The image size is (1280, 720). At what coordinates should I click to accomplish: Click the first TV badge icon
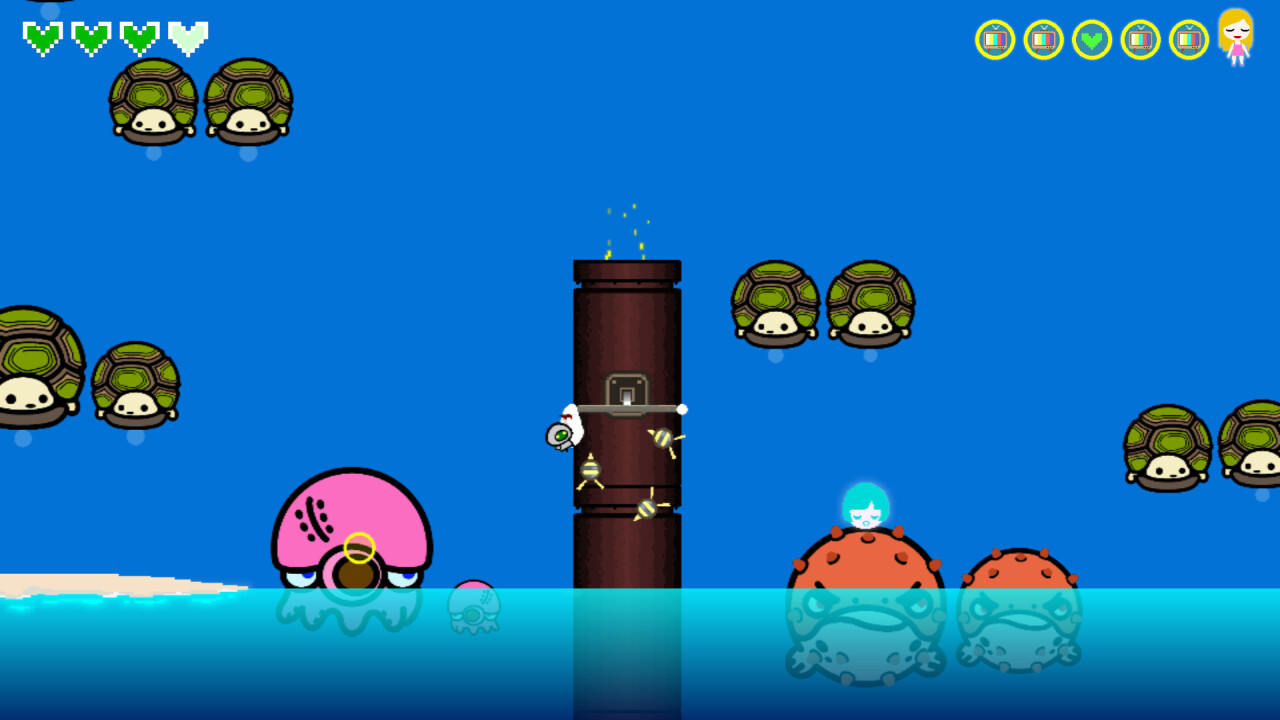pos(995,40)
